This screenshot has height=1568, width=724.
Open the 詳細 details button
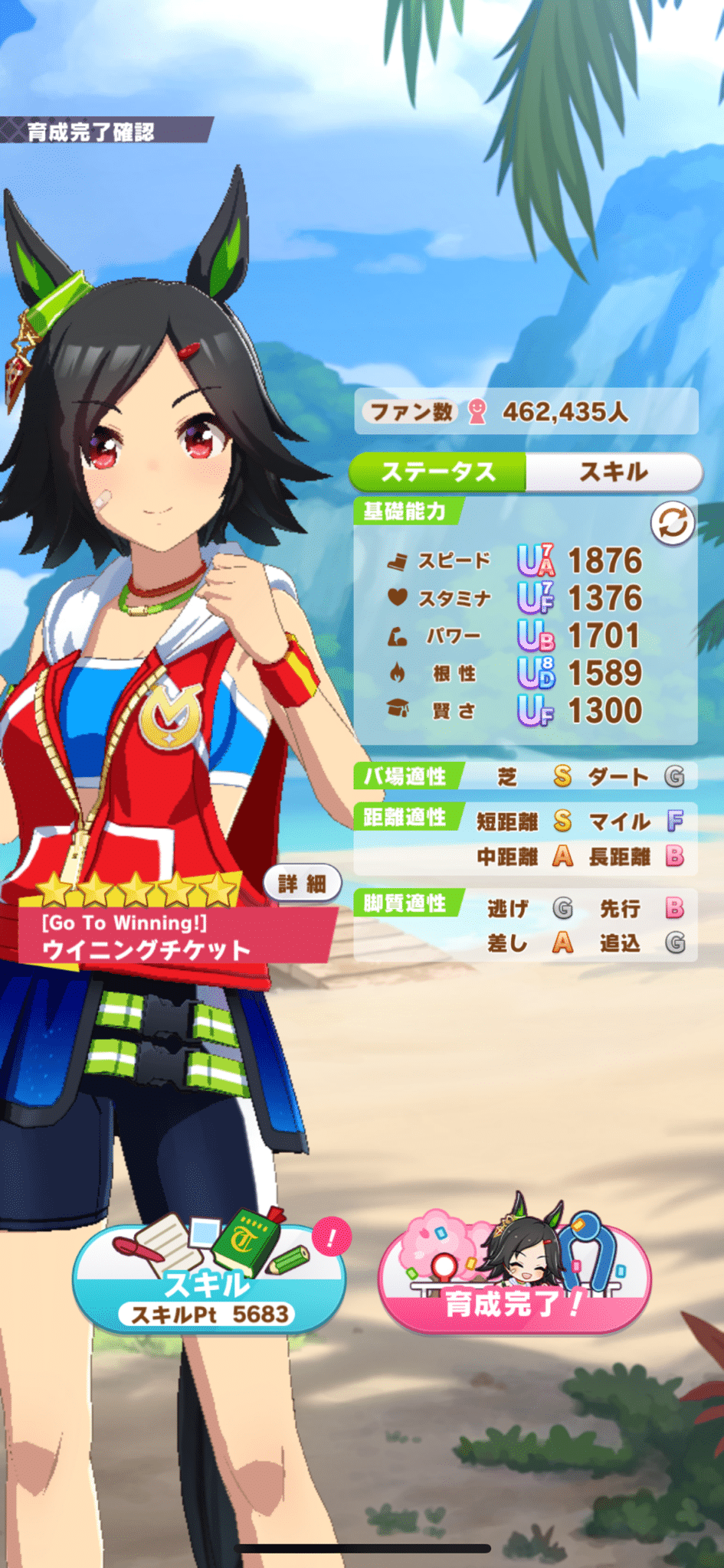(303, 884)
